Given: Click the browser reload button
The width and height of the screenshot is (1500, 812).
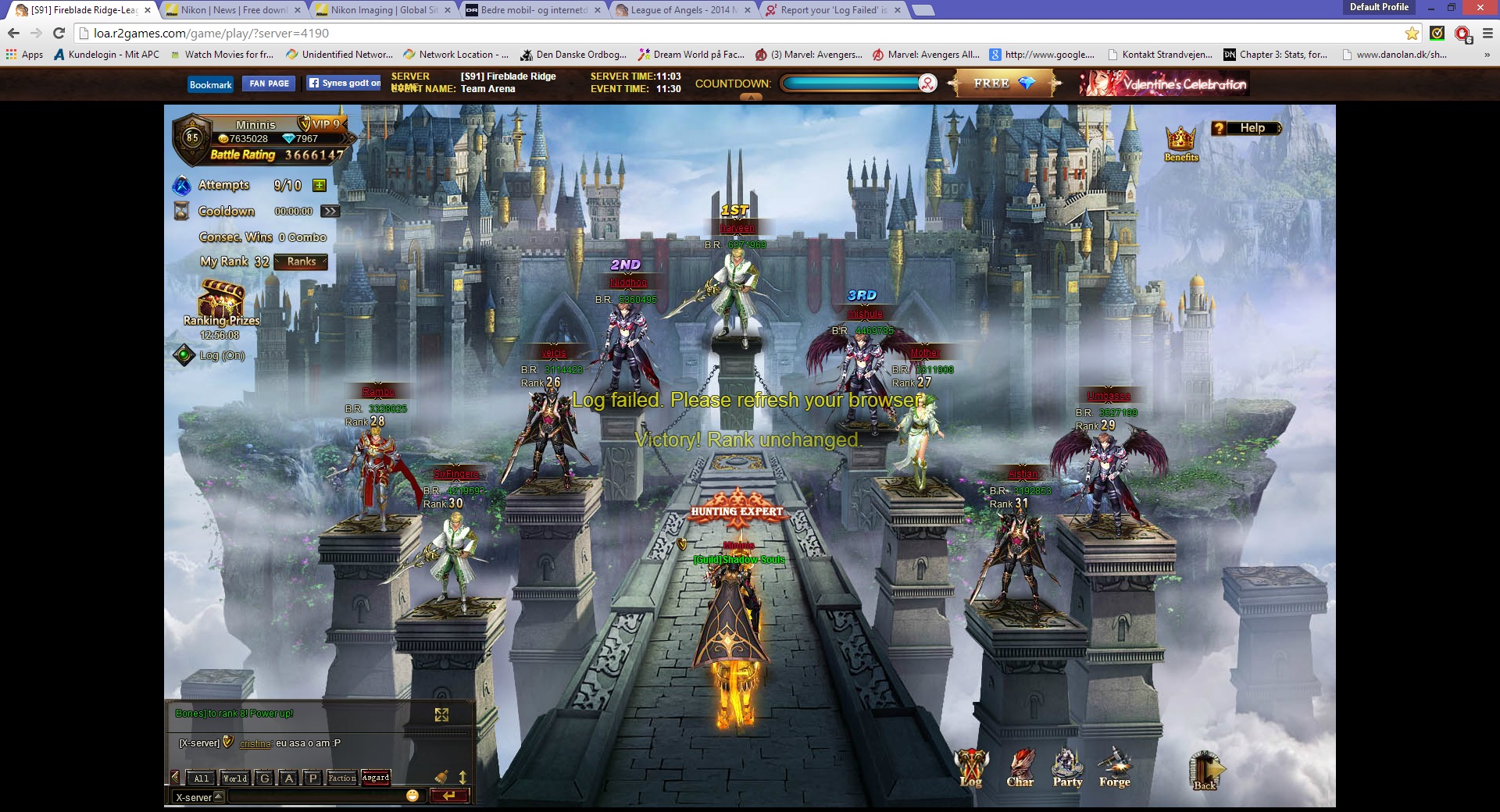Looking at the screenshot, I should 59,33.
